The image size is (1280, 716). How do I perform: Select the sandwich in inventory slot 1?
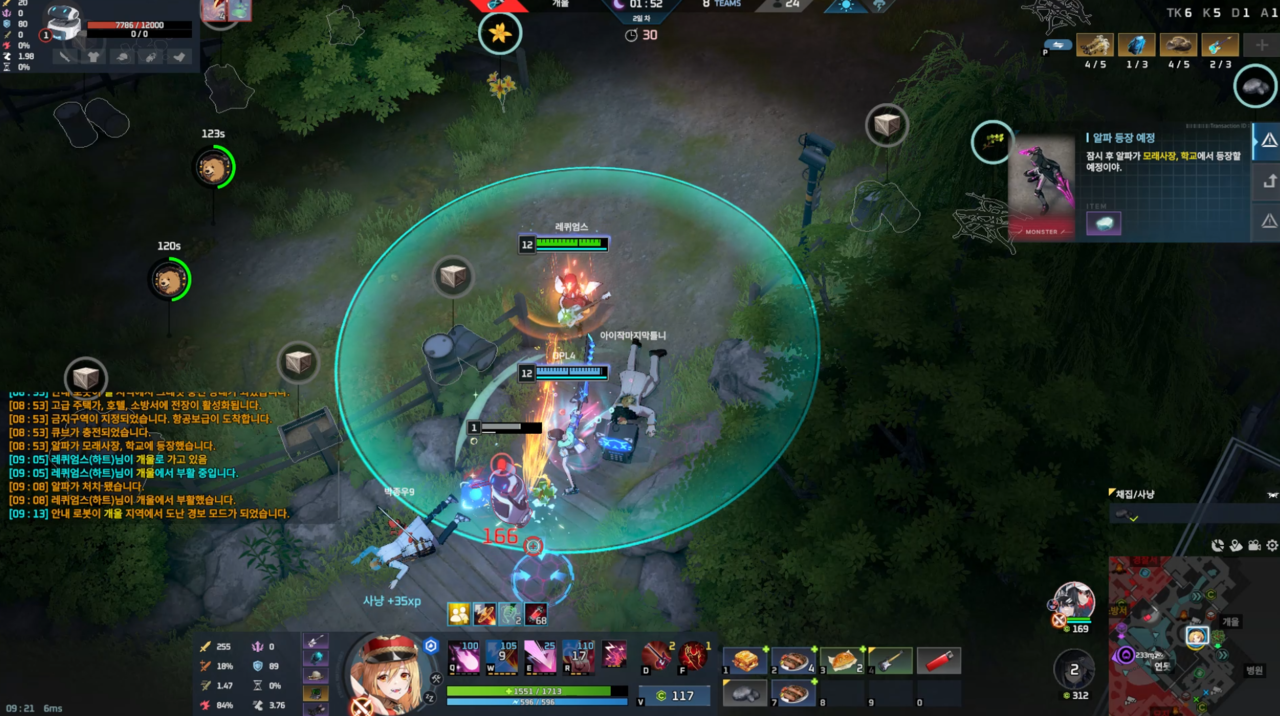click(x=745, y=661)
